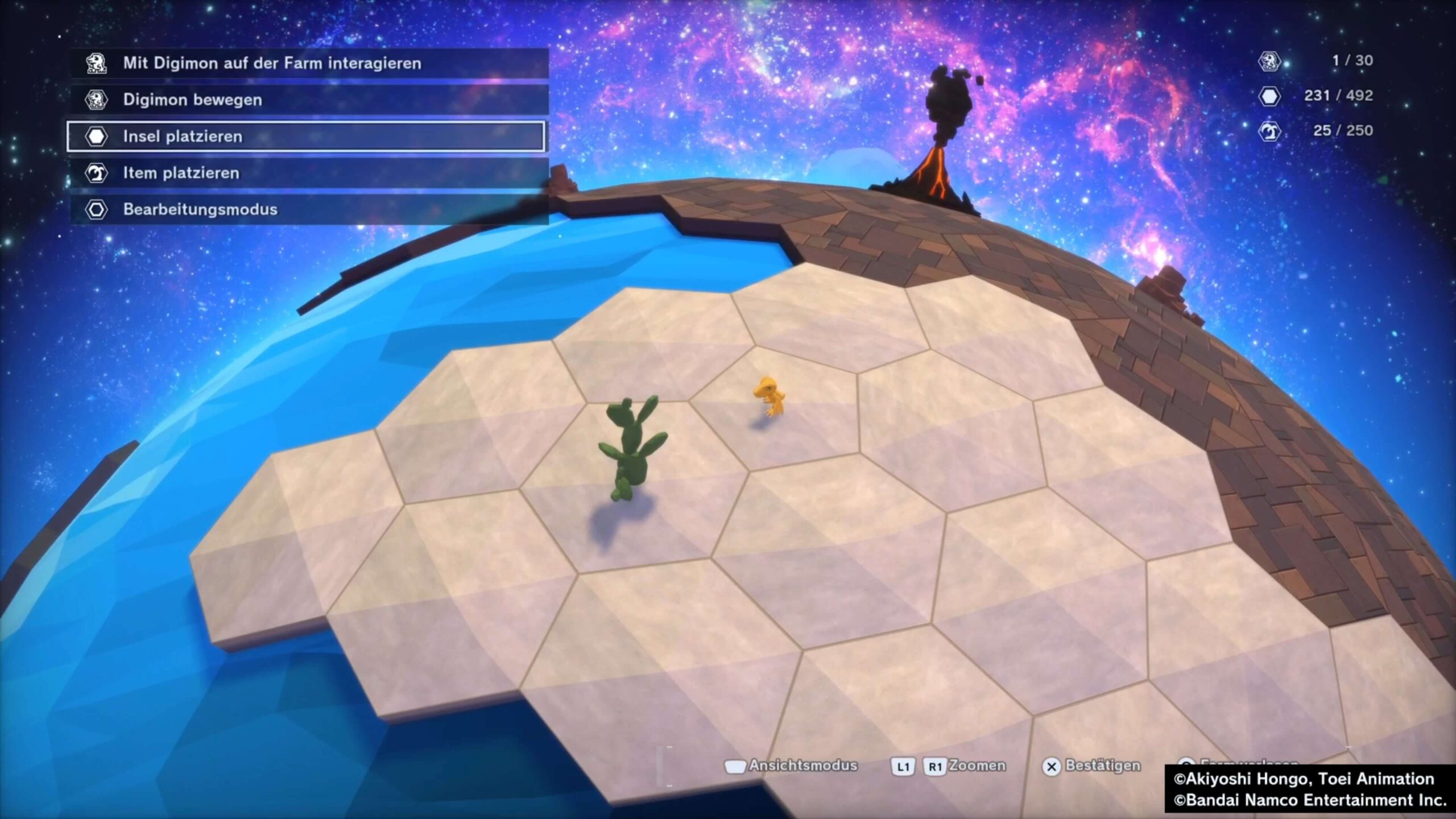Select "Mit Digimon auf der Farm interagieren"
Image resolution: width=1456 pixels, height=819 pixels.
pyautogui.click(x=307, y=63)
